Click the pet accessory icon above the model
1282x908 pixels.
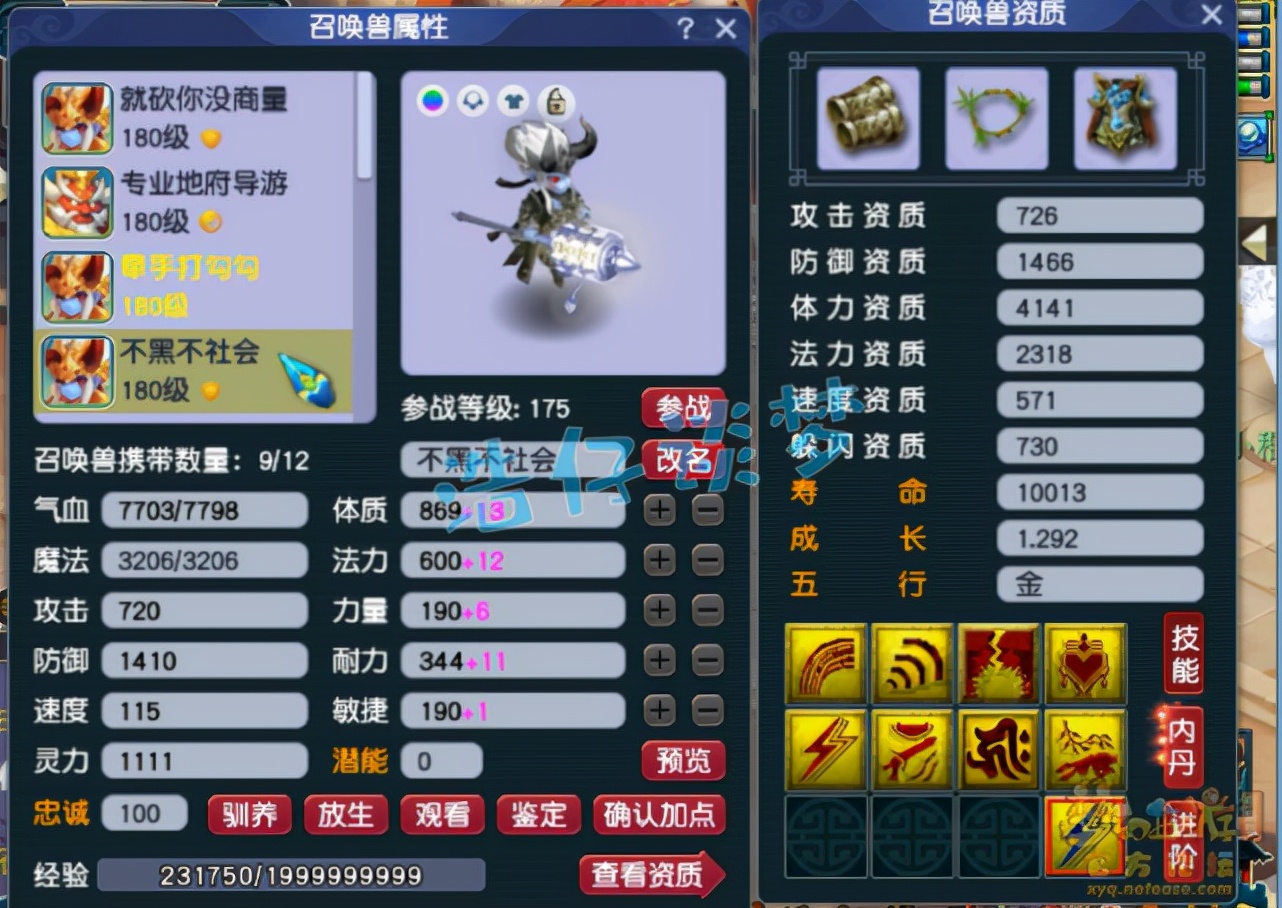(472, 101)
